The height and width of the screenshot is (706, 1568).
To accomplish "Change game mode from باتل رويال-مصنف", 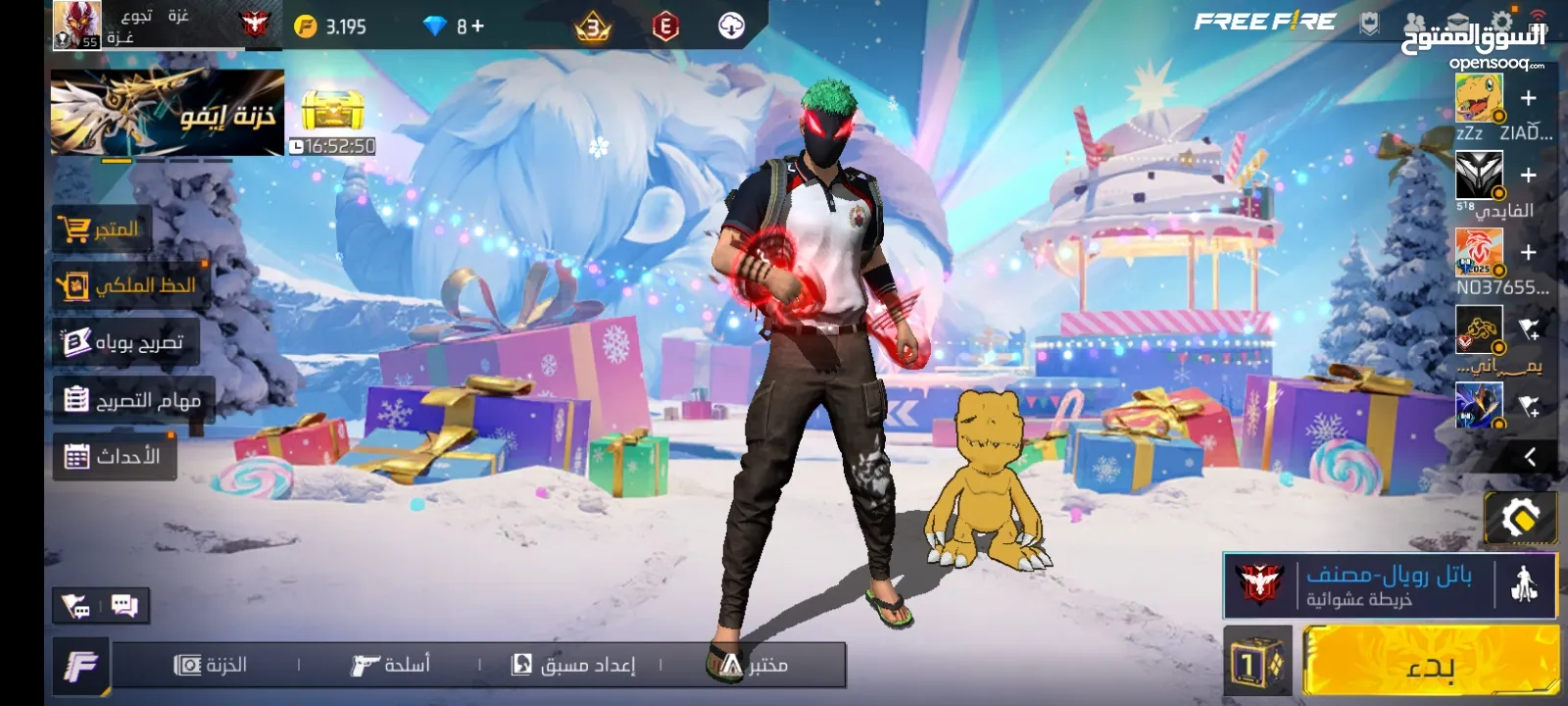I will pyautogui.click(x=1387, y=584).
